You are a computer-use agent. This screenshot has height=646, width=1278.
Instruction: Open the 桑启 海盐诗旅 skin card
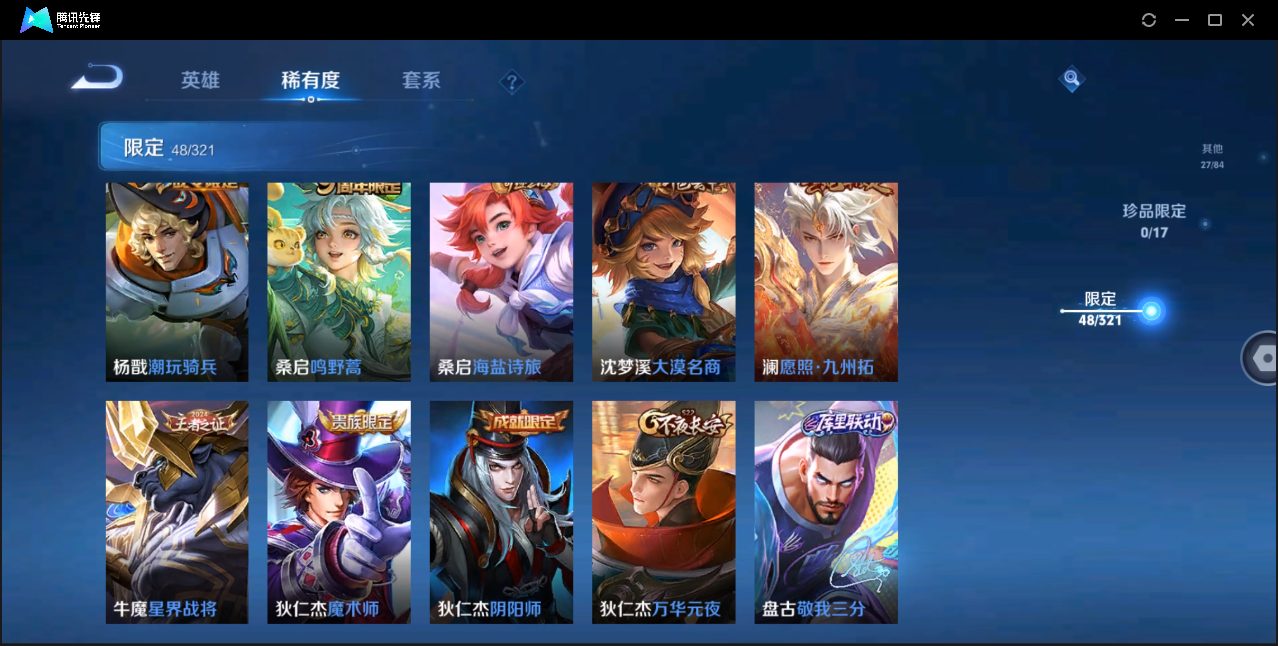point(501,282)
